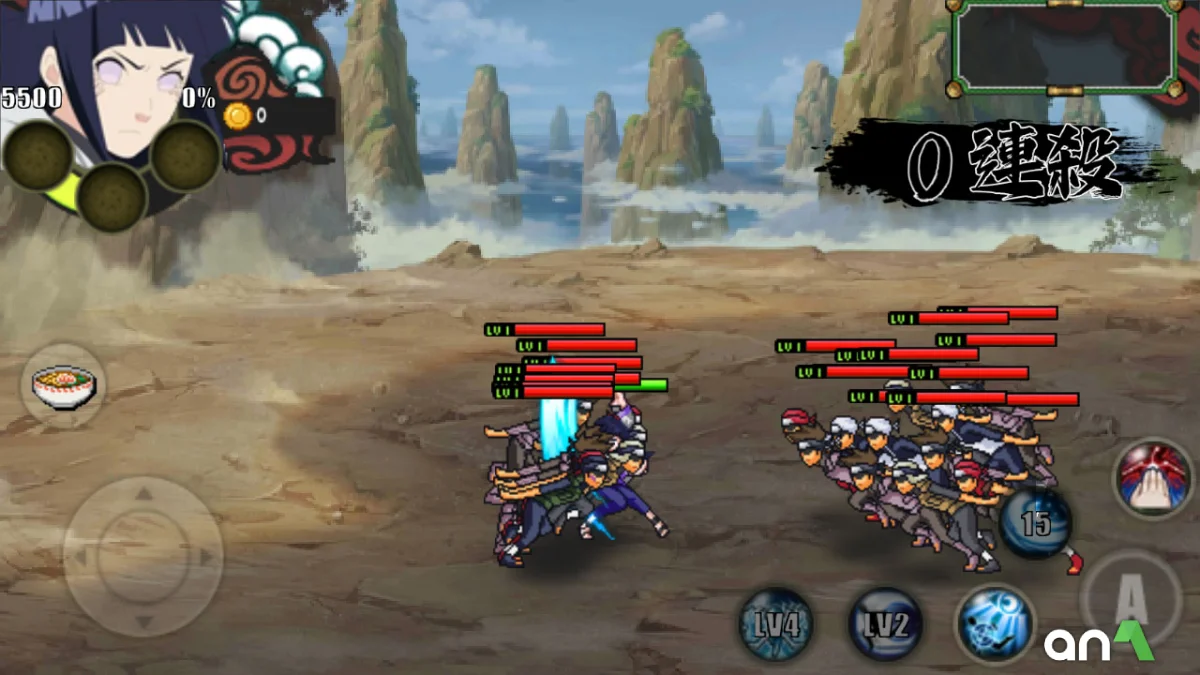Select the skill on 15 cooldown
Image resolution: width=1200 pixels, height=675 pixels.
click(x=1035, y=523)
